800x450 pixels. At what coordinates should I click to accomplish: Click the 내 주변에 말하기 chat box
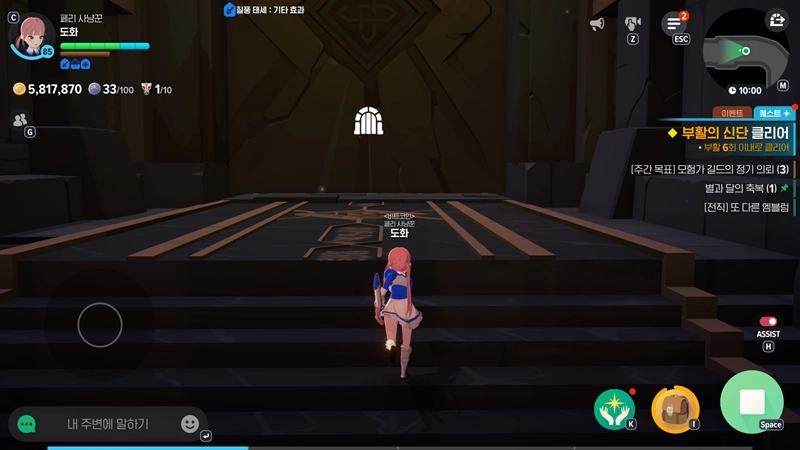pos(108,424)
